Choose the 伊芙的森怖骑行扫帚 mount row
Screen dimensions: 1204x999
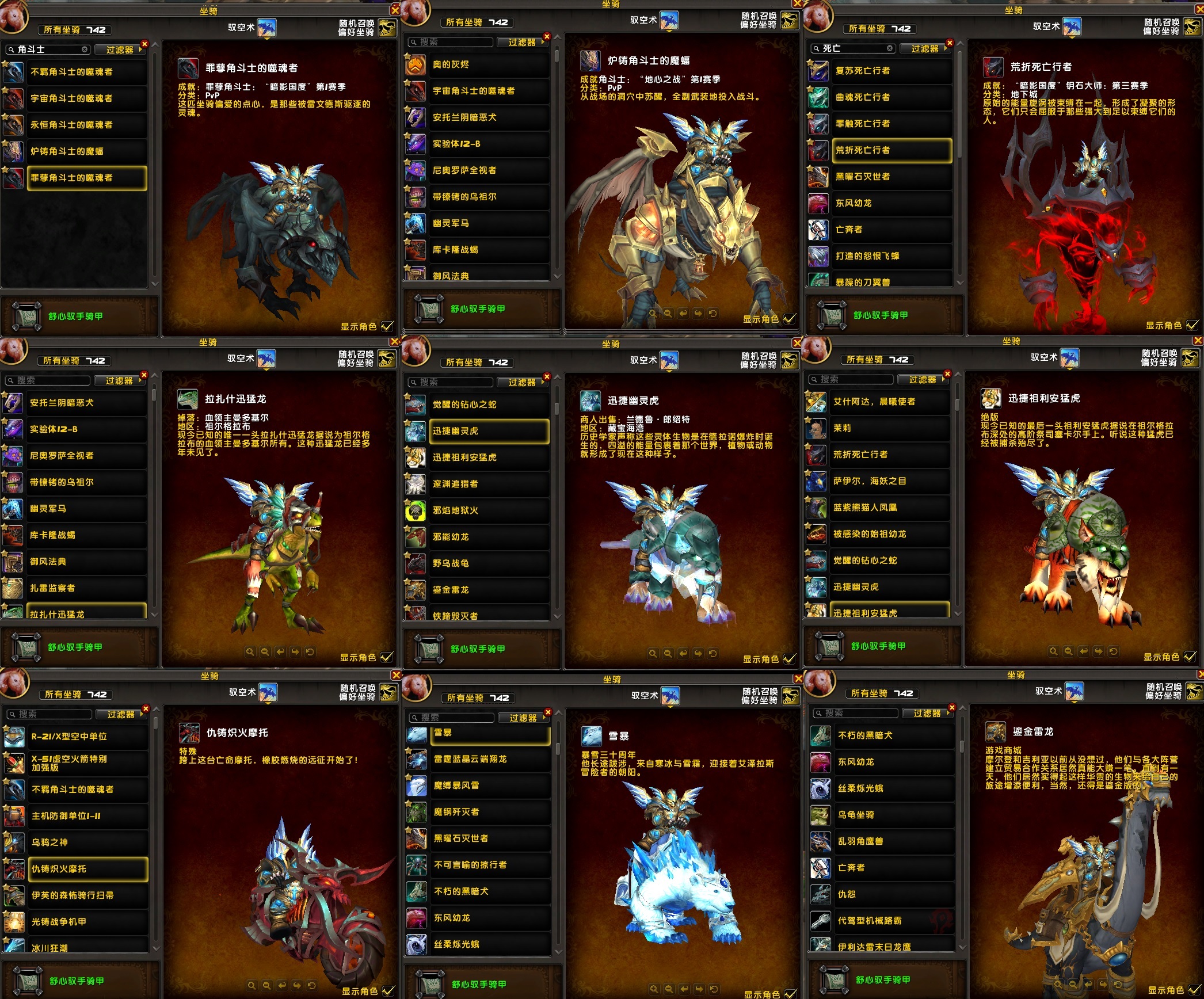(x=87, y=895)
